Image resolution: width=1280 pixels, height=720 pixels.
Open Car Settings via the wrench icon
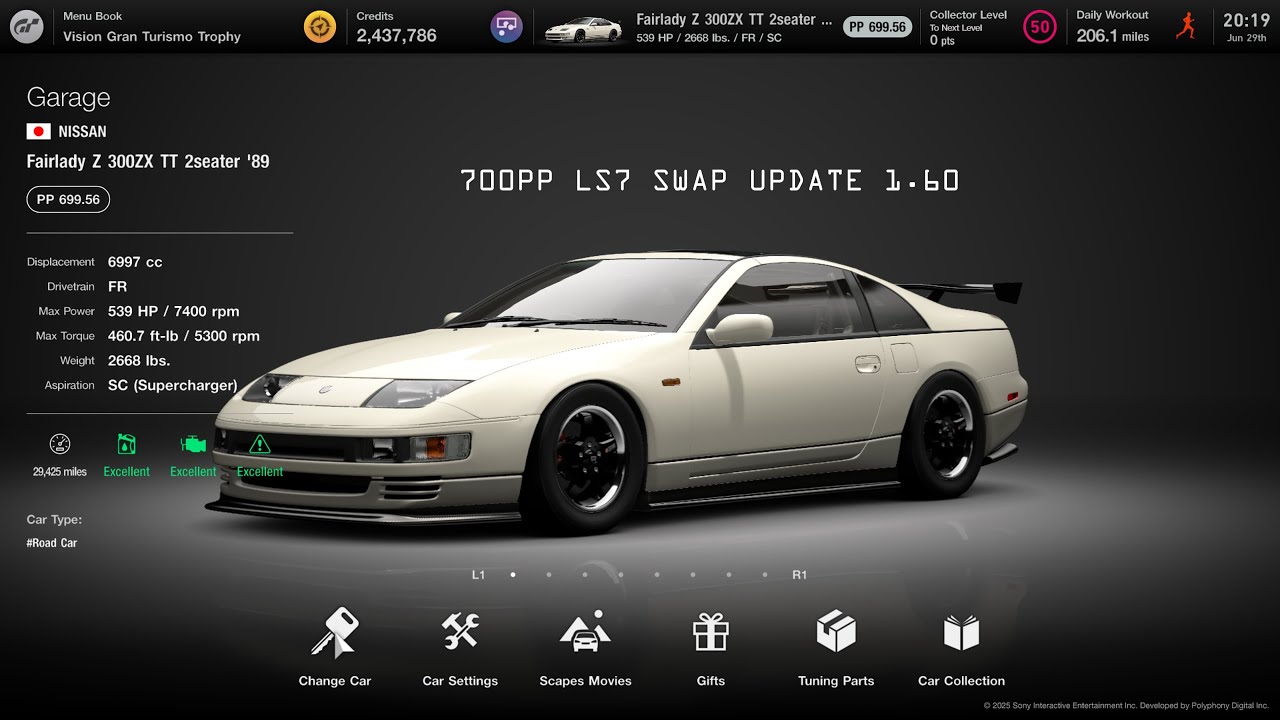[x=460, y=630]
